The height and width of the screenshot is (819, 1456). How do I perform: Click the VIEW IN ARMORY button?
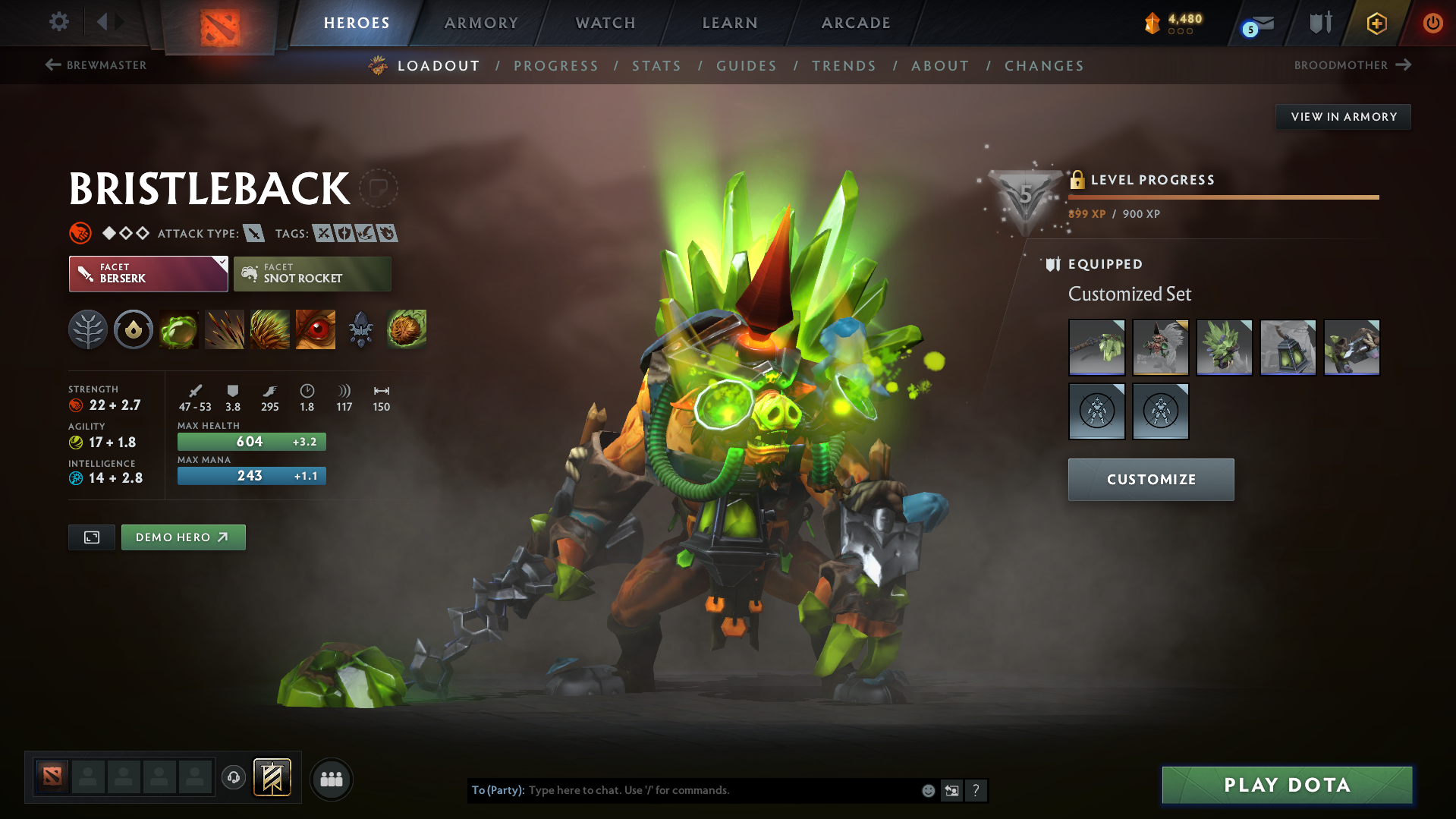[1342, 116]
